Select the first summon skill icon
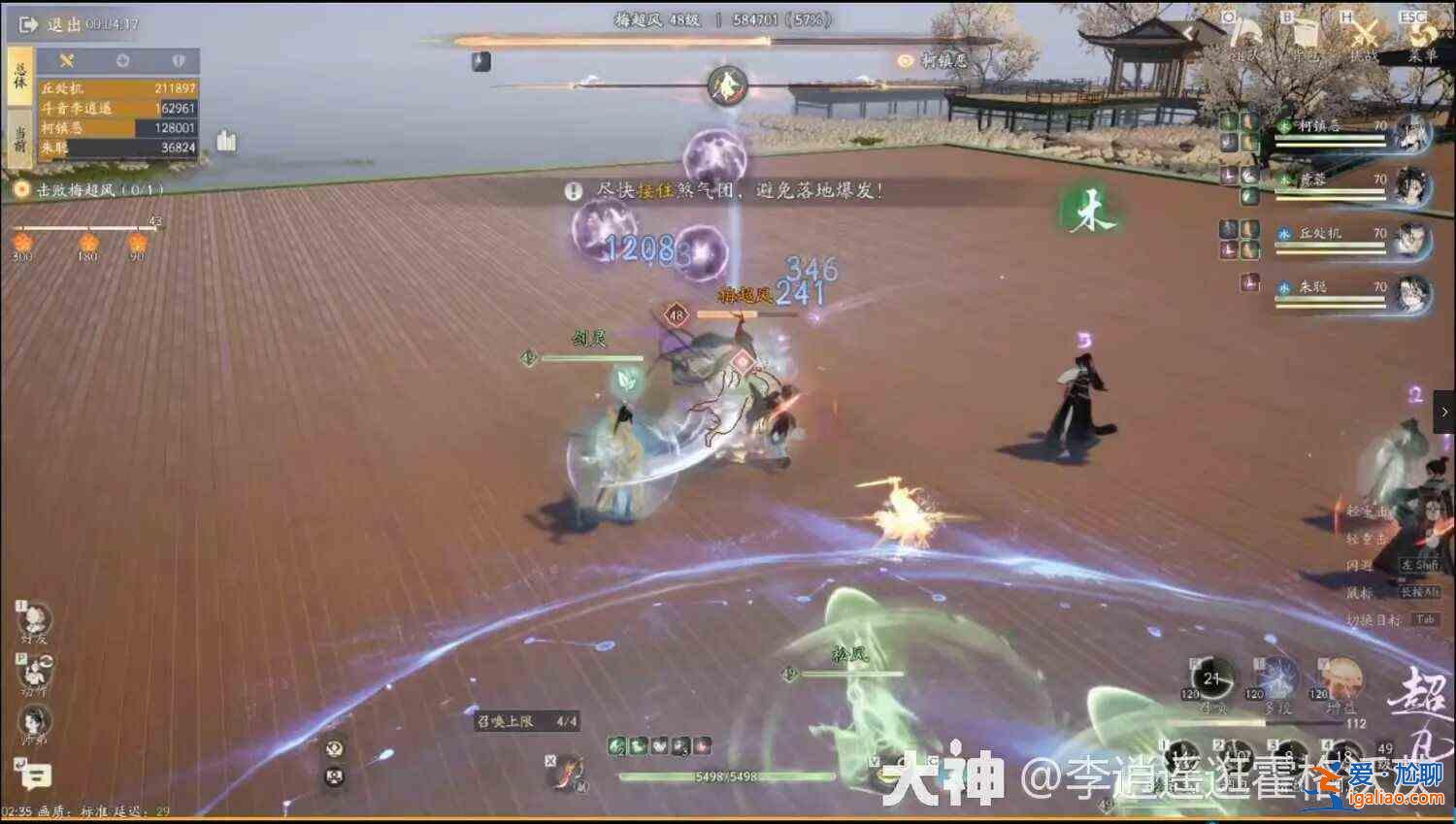Screen dimensions: 1456x824 pos(617,745)
